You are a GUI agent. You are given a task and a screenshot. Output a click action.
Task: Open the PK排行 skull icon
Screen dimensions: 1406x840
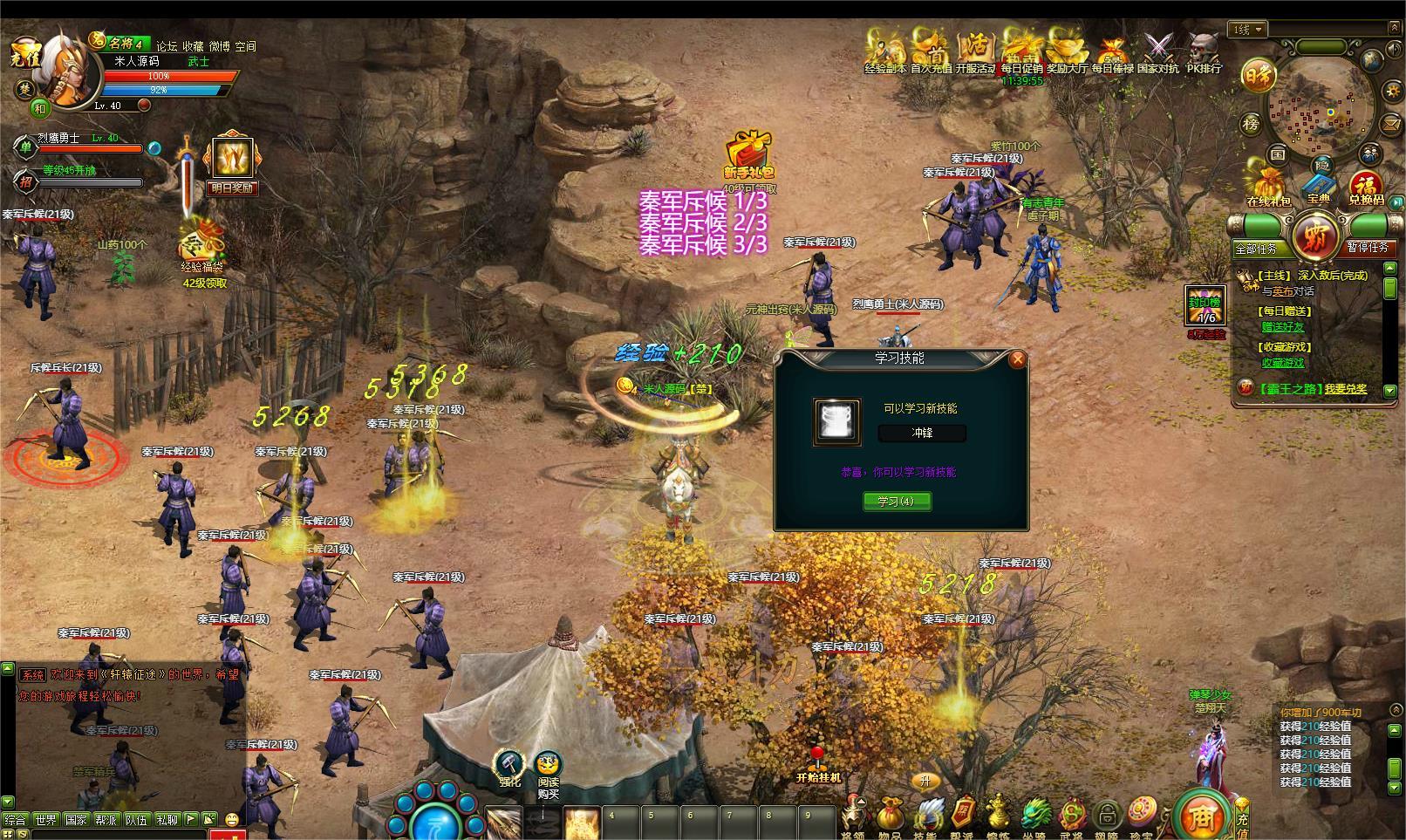tap(1205, 49)
